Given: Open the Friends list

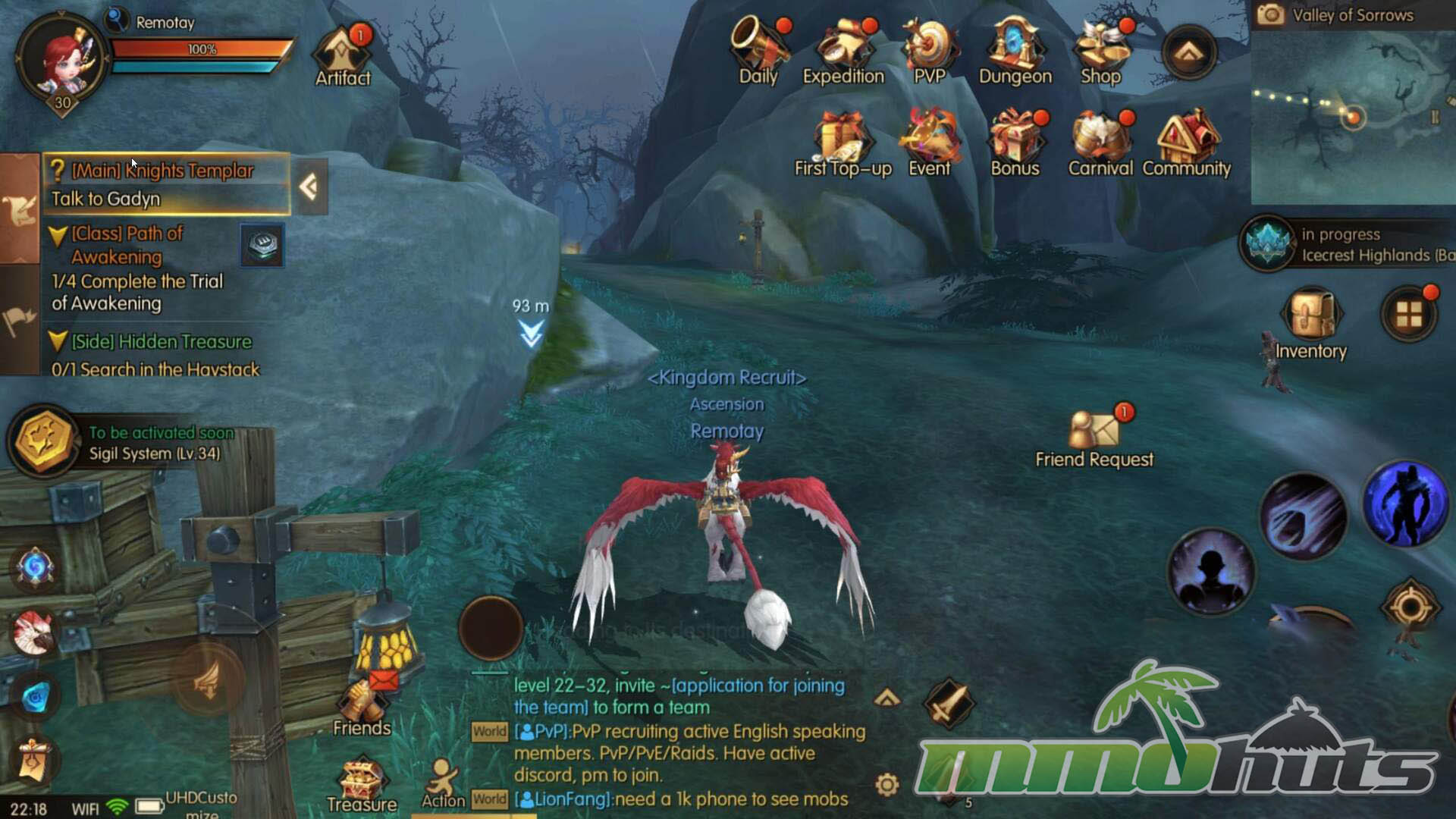Looking at the screenshot, I should [x=362, y=705].
